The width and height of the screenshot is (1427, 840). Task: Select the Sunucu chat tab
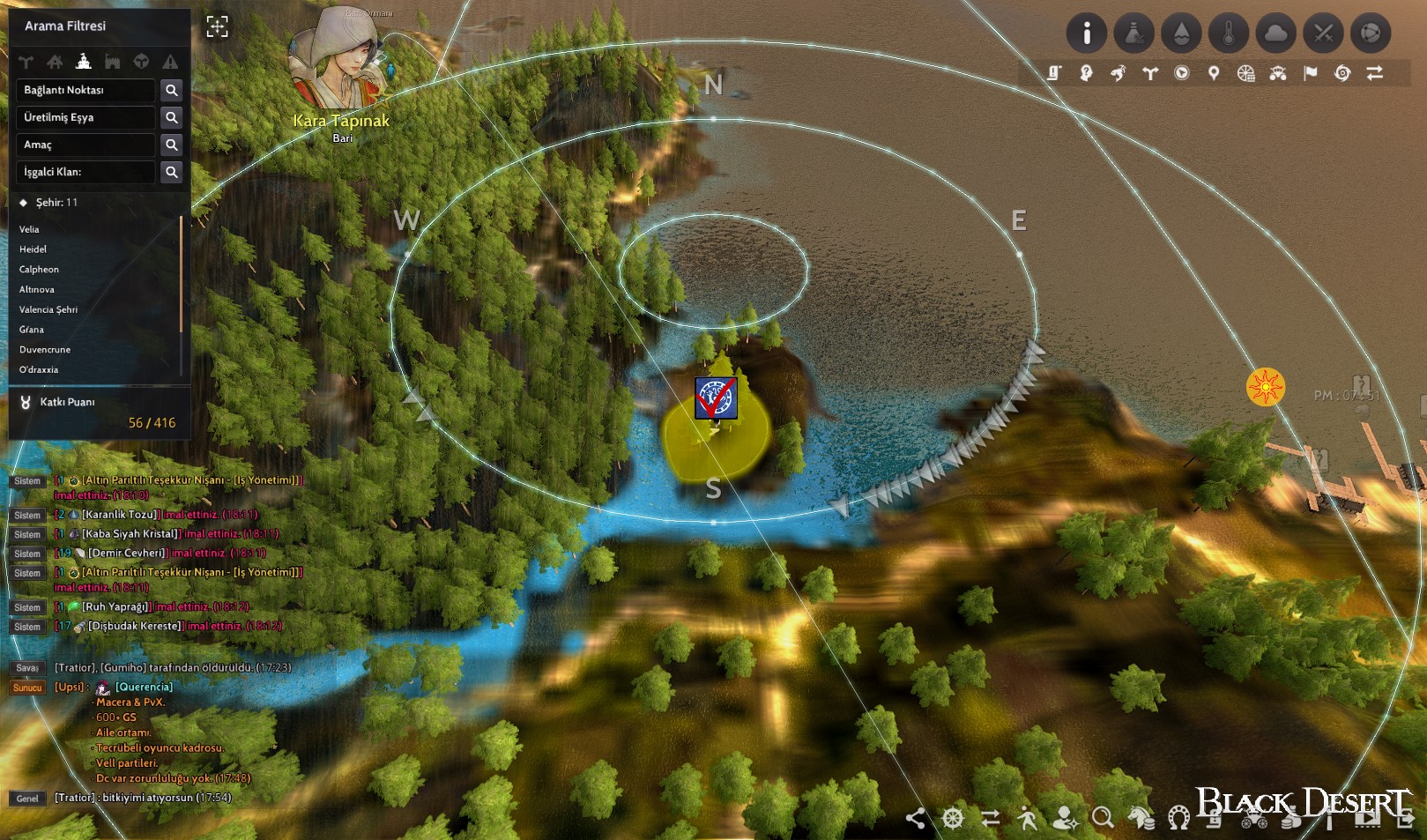[26, 687]
